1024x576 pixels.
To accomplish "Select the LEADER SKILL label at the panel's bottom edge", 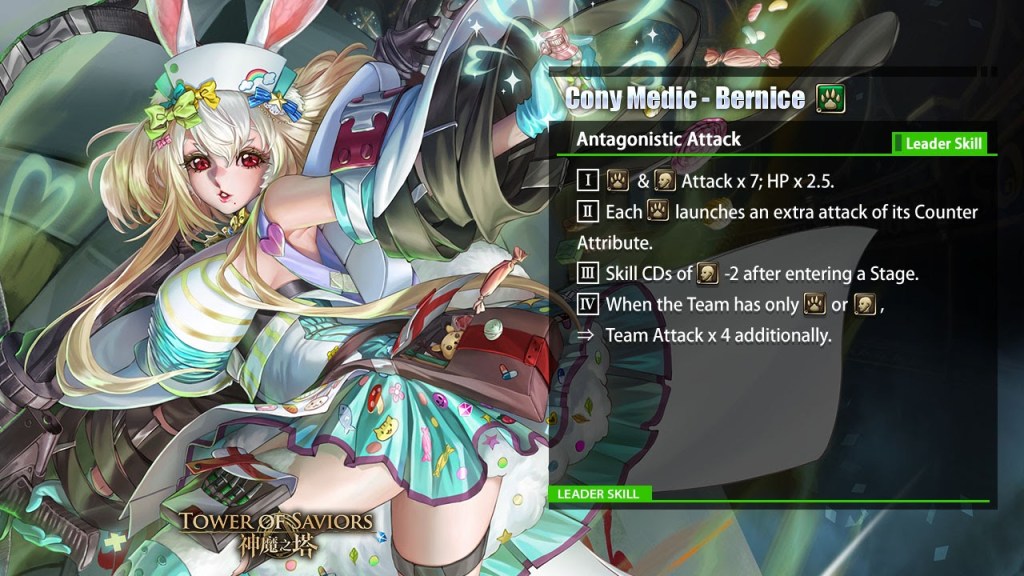I will 600,494.
